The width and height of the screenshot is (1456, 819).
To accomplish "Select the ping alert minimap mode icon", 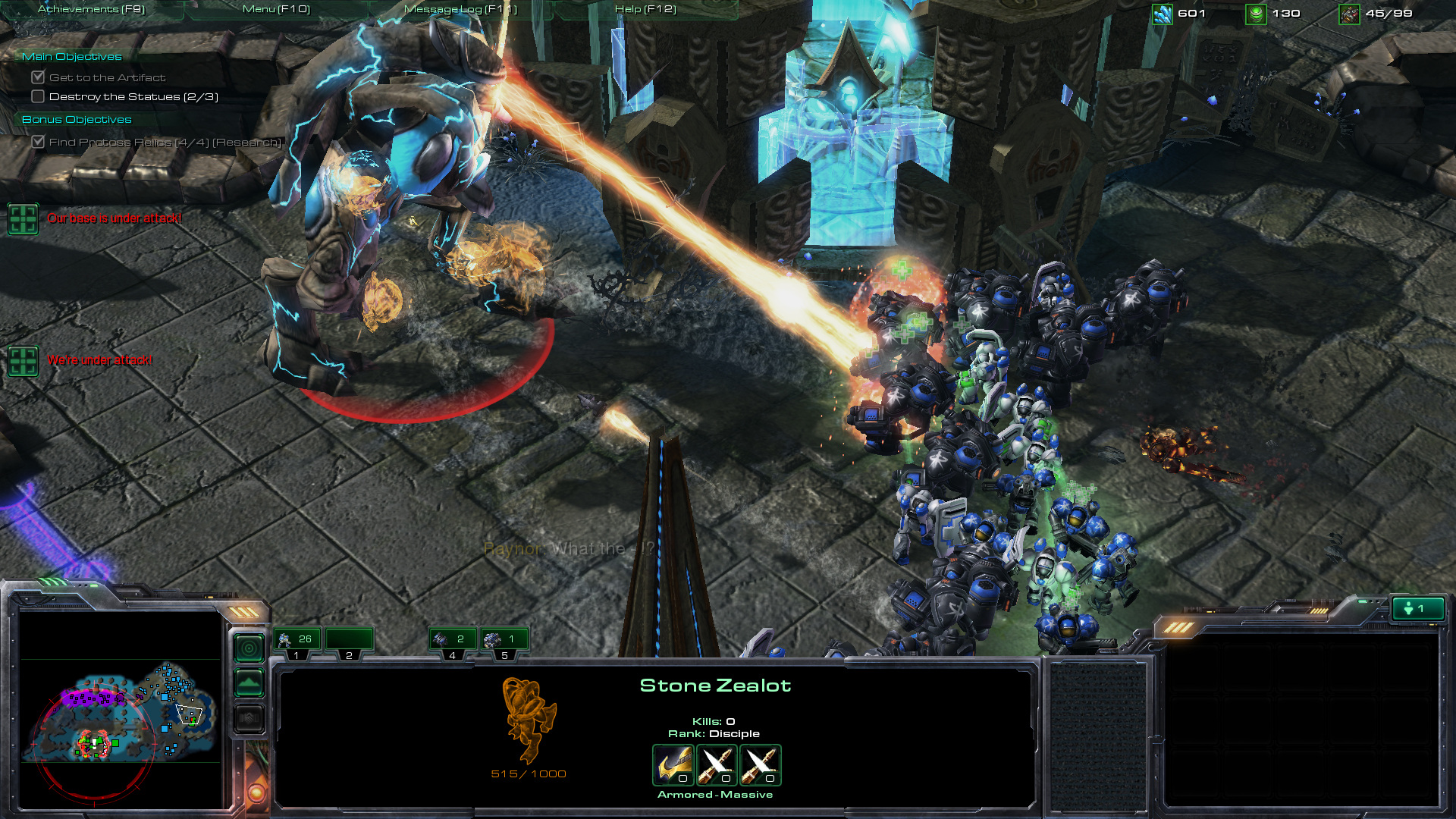I will click(x=249, y=648).
